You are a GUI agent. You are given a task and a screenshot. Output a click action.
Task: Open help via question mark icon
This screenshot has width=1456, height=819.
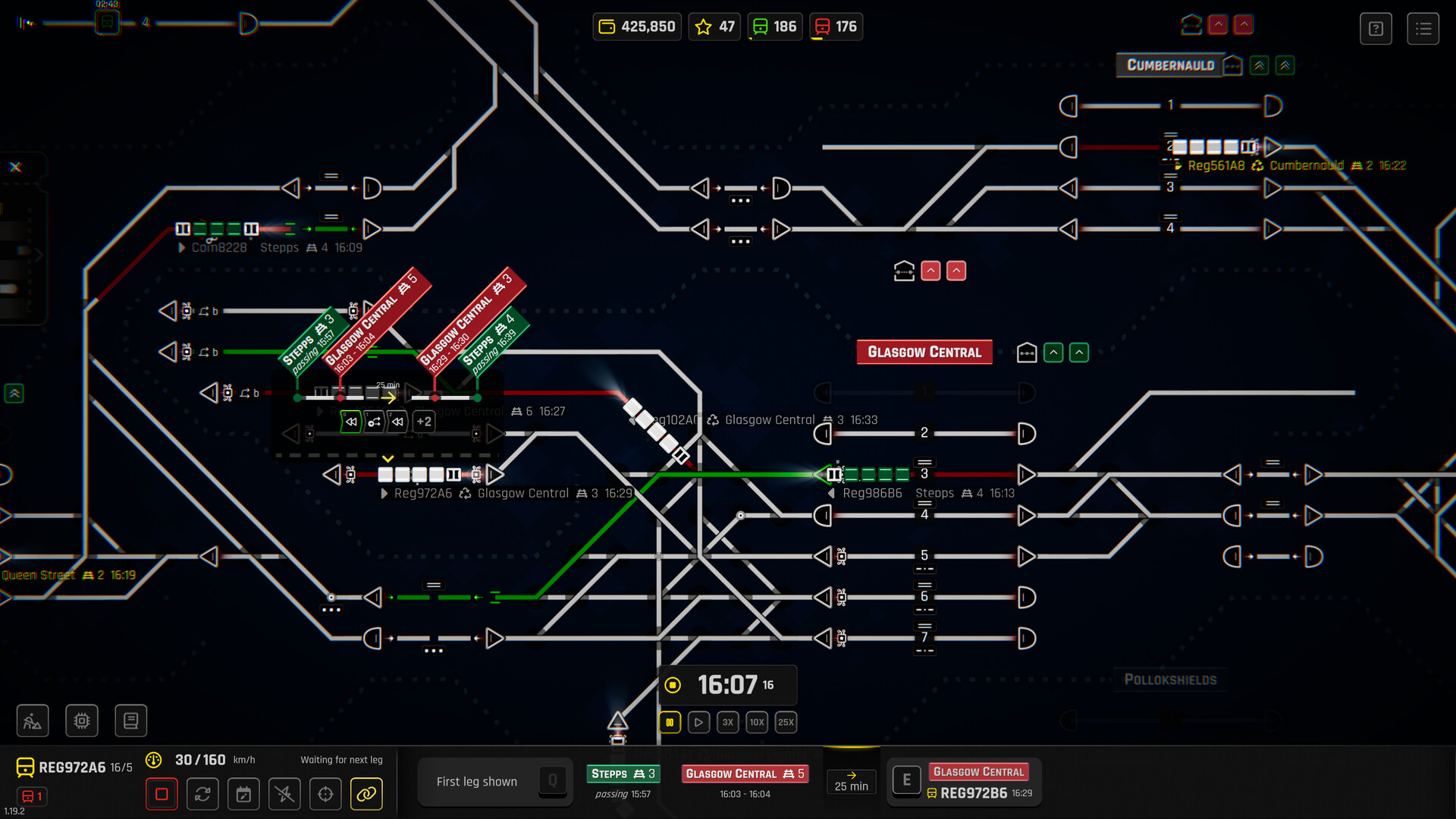coord(1376,29)
